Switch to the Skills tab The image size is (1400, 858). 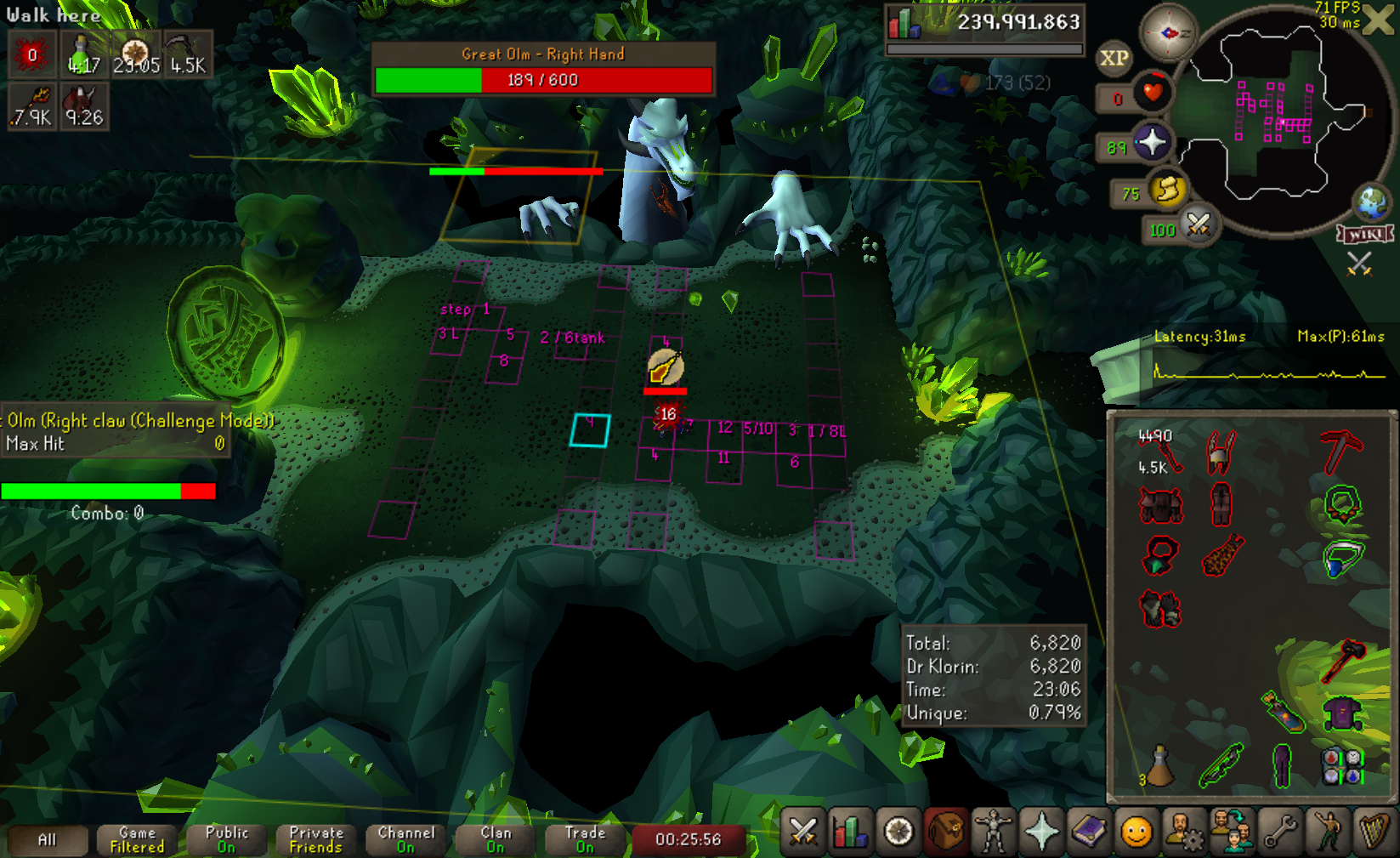pyautogui.click(x=850, y=832)
